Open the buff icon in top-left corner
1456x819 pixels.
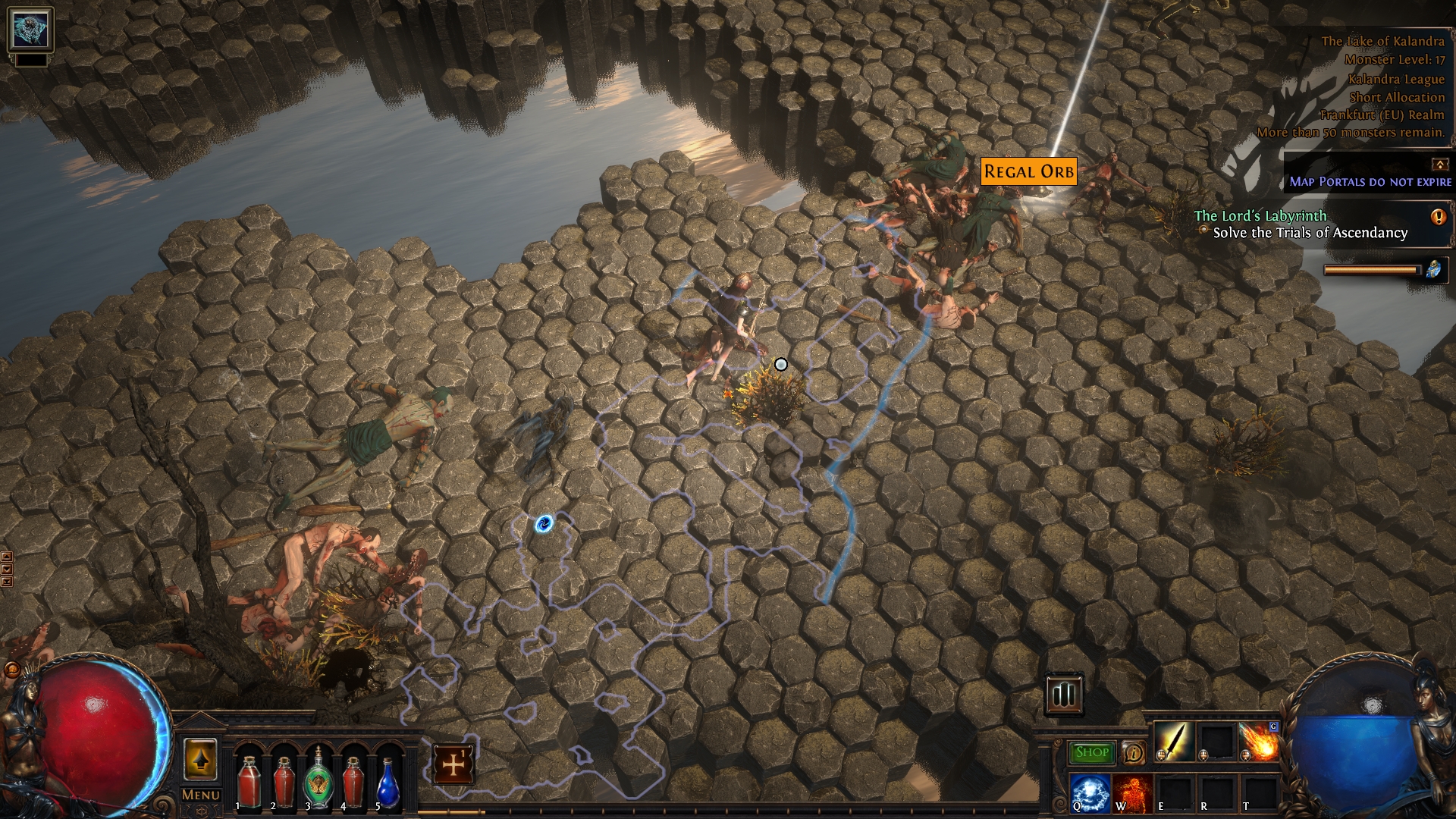pyautogui.click(x=30, y=30)
